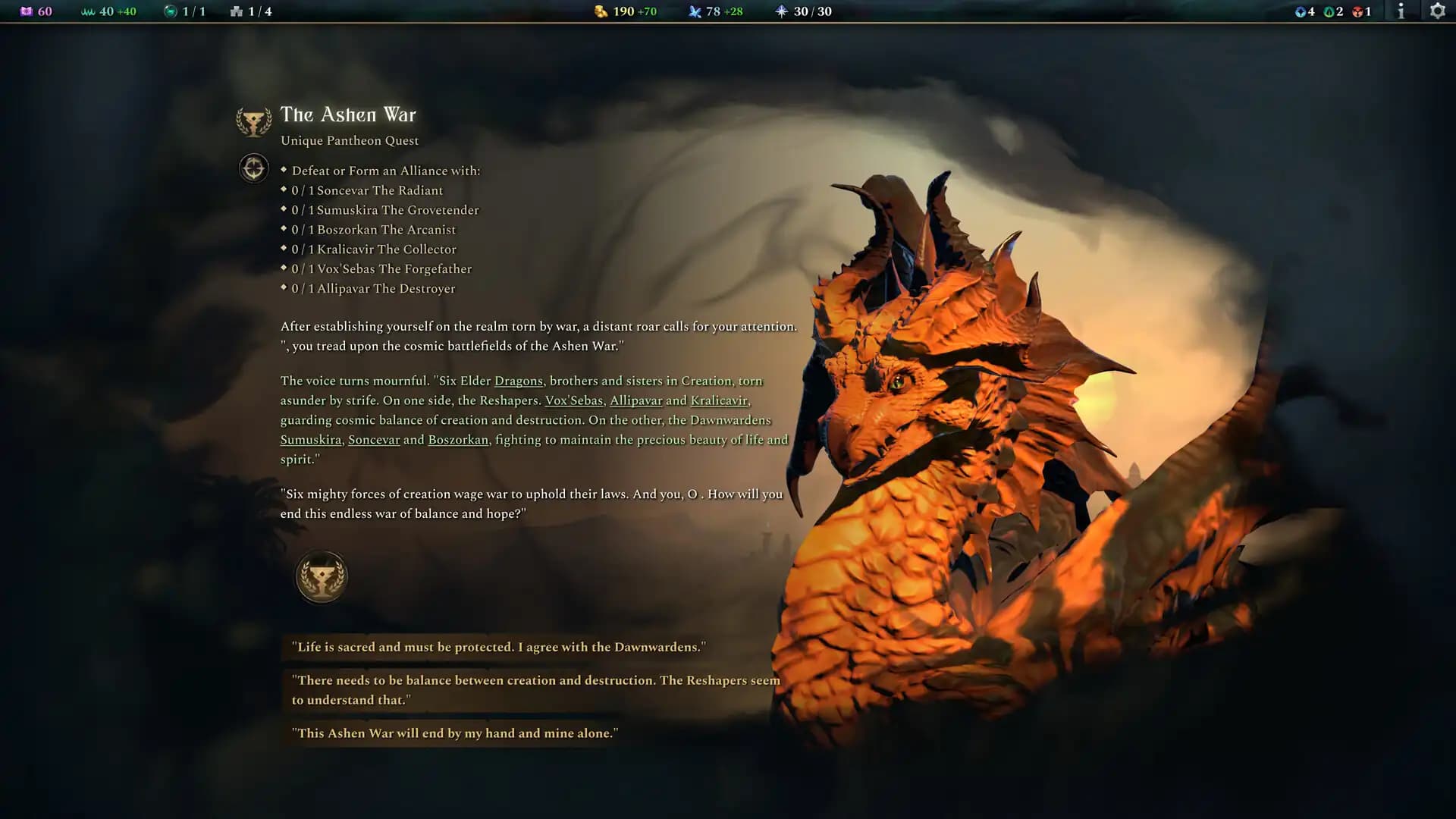
Task: Click the mana resource icon
Action: click(695, 11)
